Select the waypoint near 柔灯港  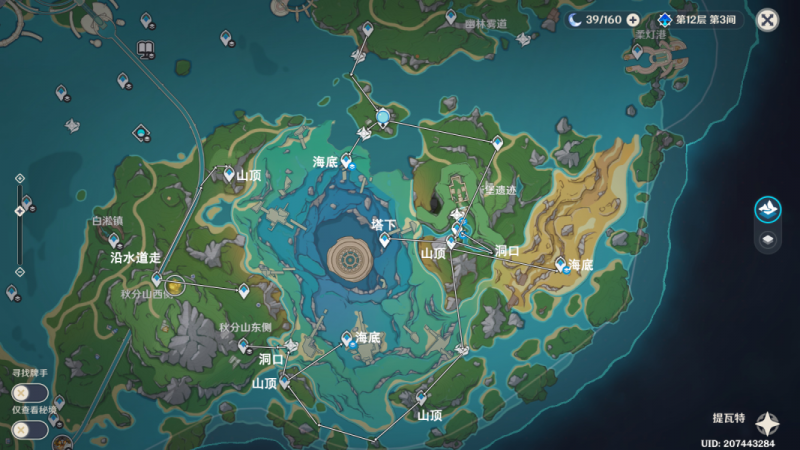click(637, 50)
